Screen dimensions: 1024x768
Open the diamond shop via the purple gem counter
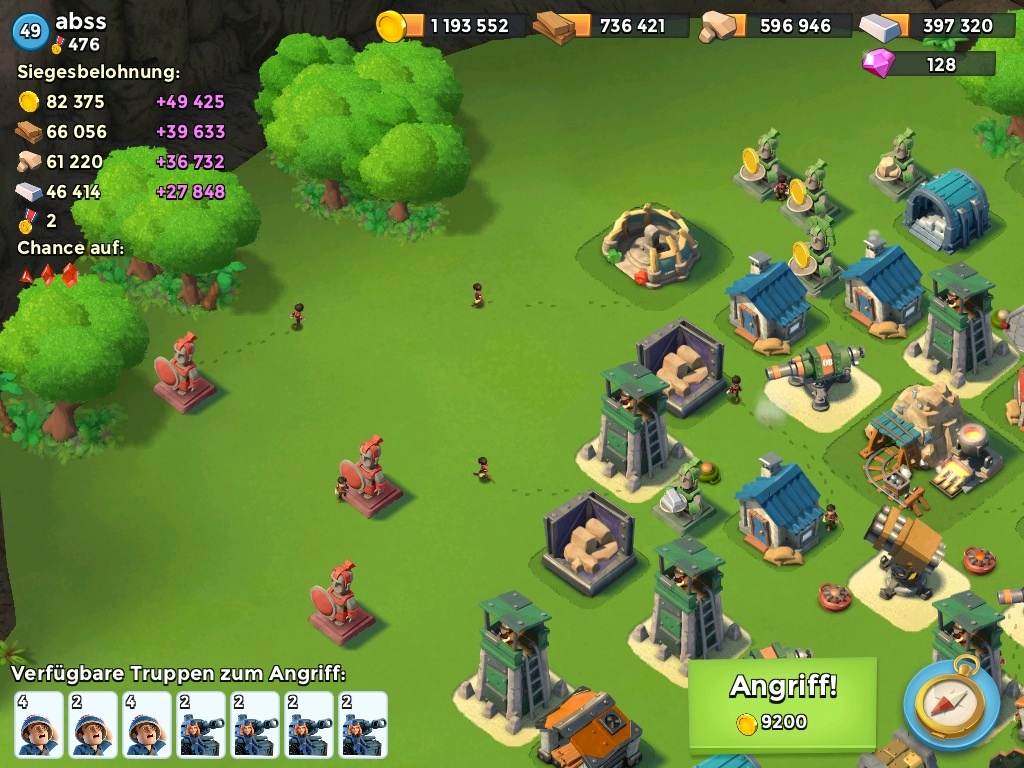[x=928, y=64]
